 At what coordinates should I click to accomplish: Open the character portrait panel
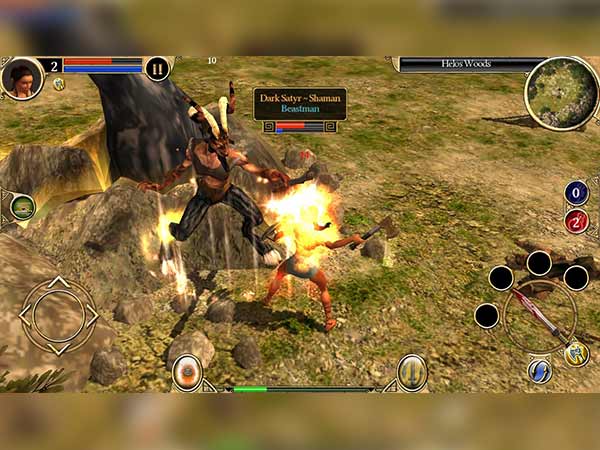pos(22,77)
